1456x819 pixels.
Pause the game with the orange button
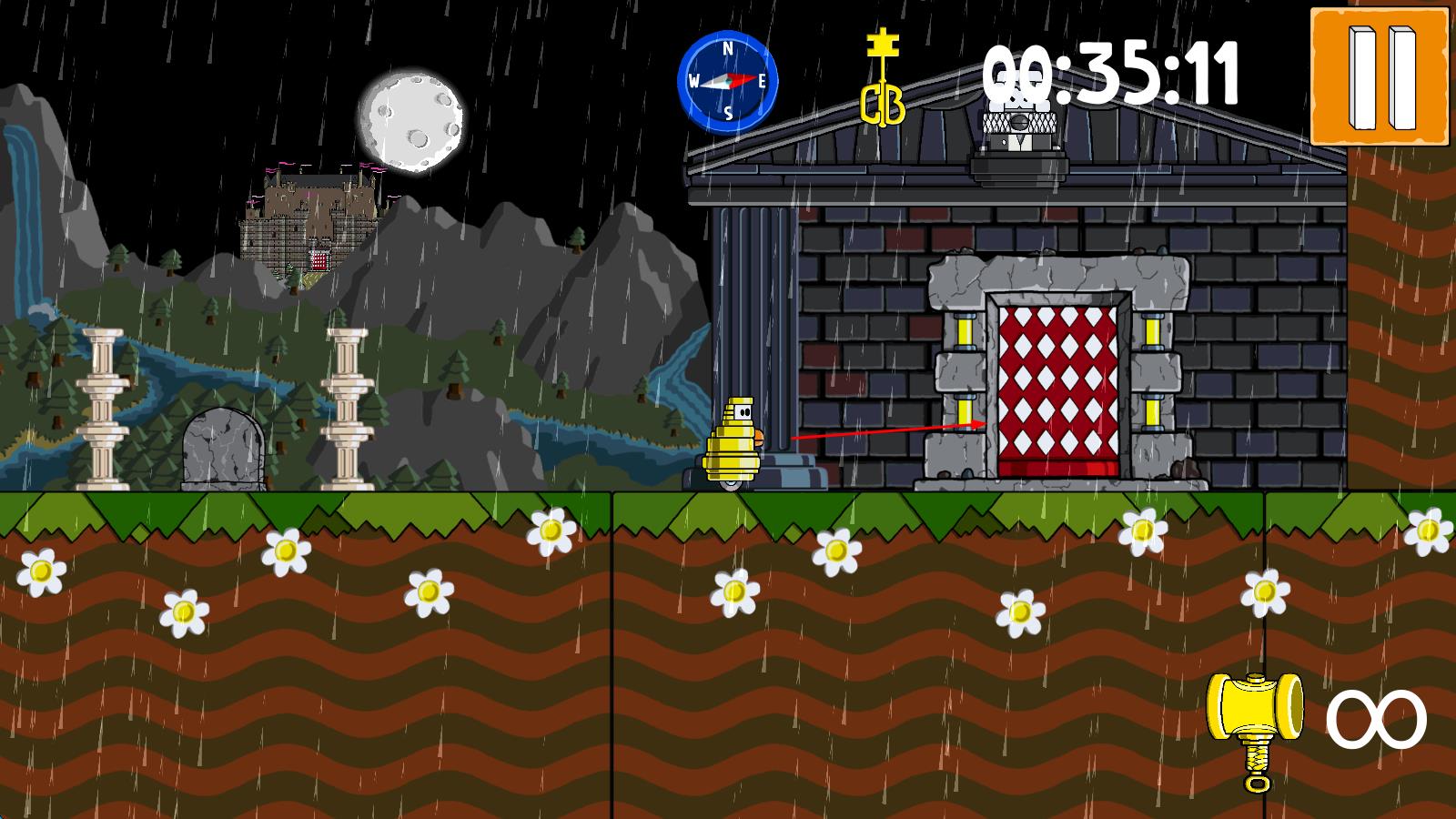click(x=1380, y=76)
